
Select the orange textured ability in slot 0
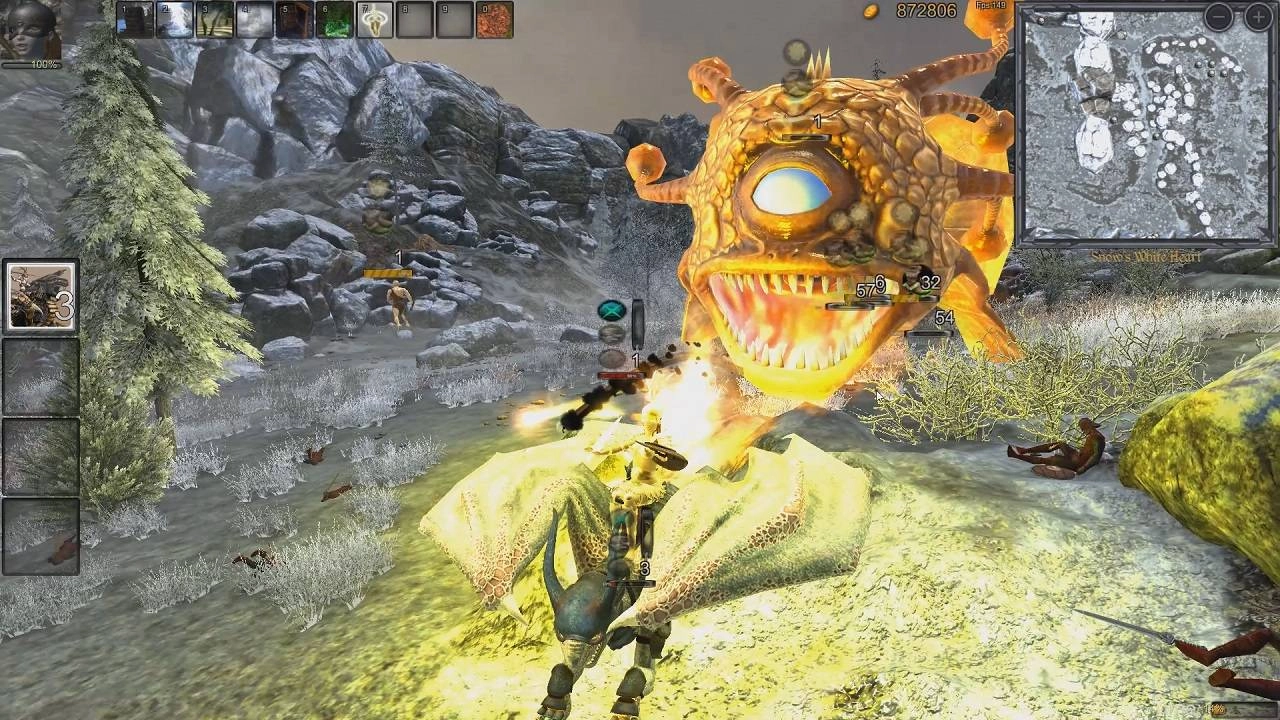pos(494,20)
